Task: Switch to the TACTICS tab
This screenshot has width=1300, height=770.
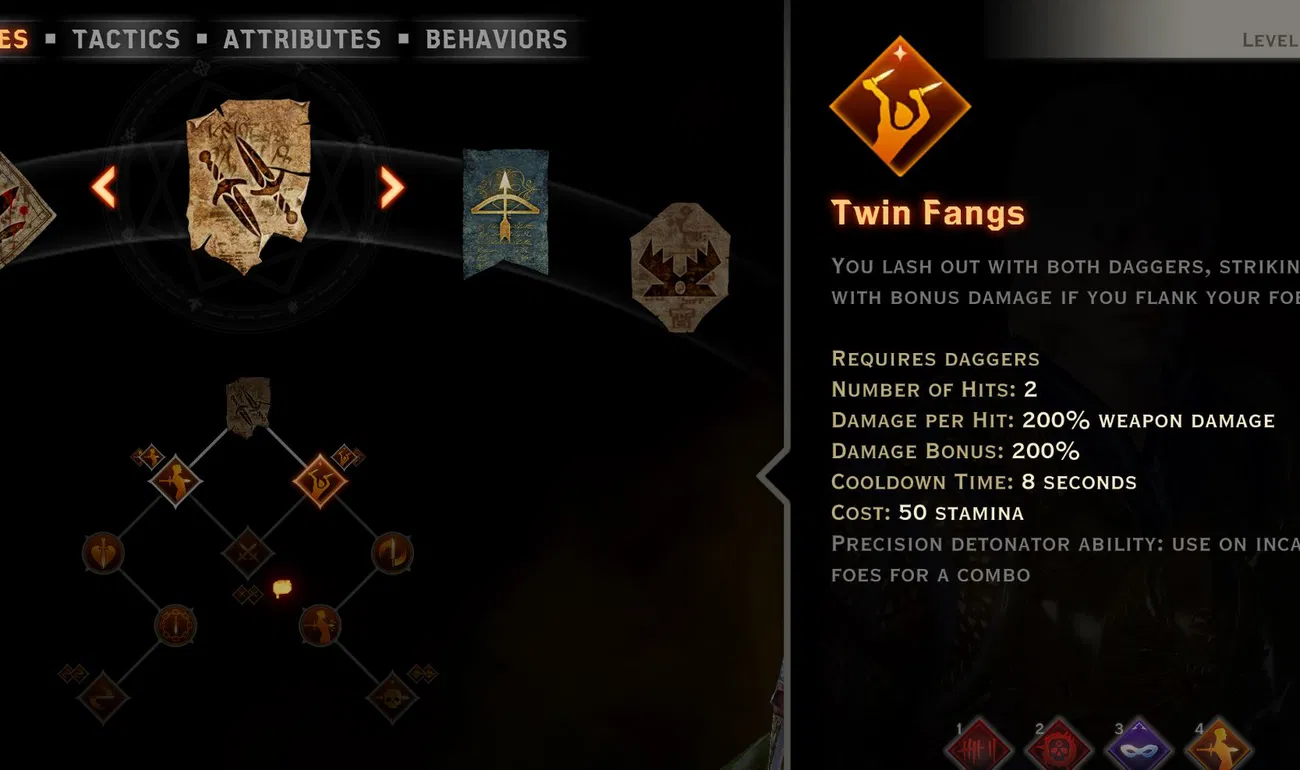Action: [x=126, y=39]
